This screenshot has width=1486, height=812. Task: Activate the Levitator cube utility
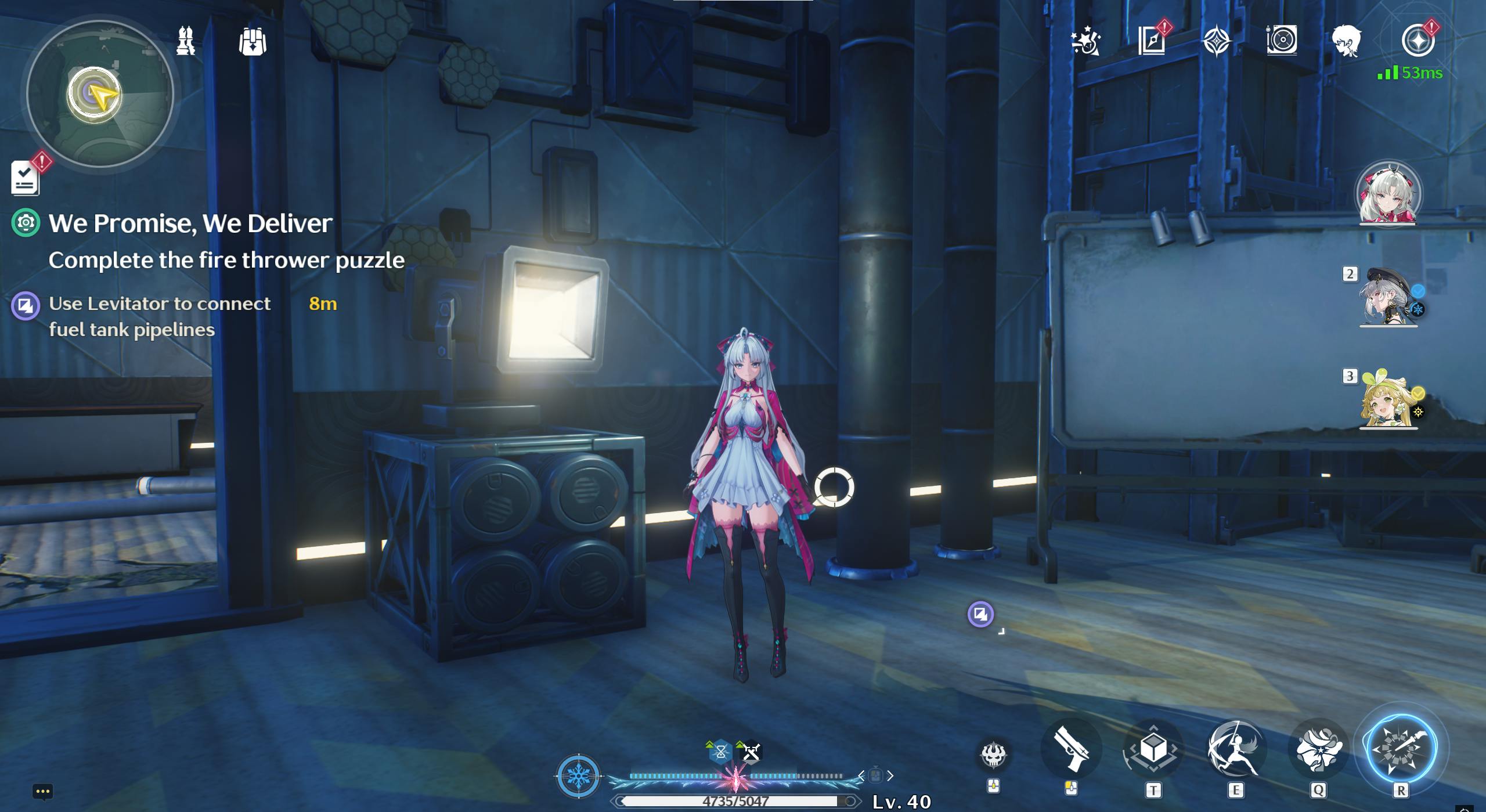tap(1153, 749)
